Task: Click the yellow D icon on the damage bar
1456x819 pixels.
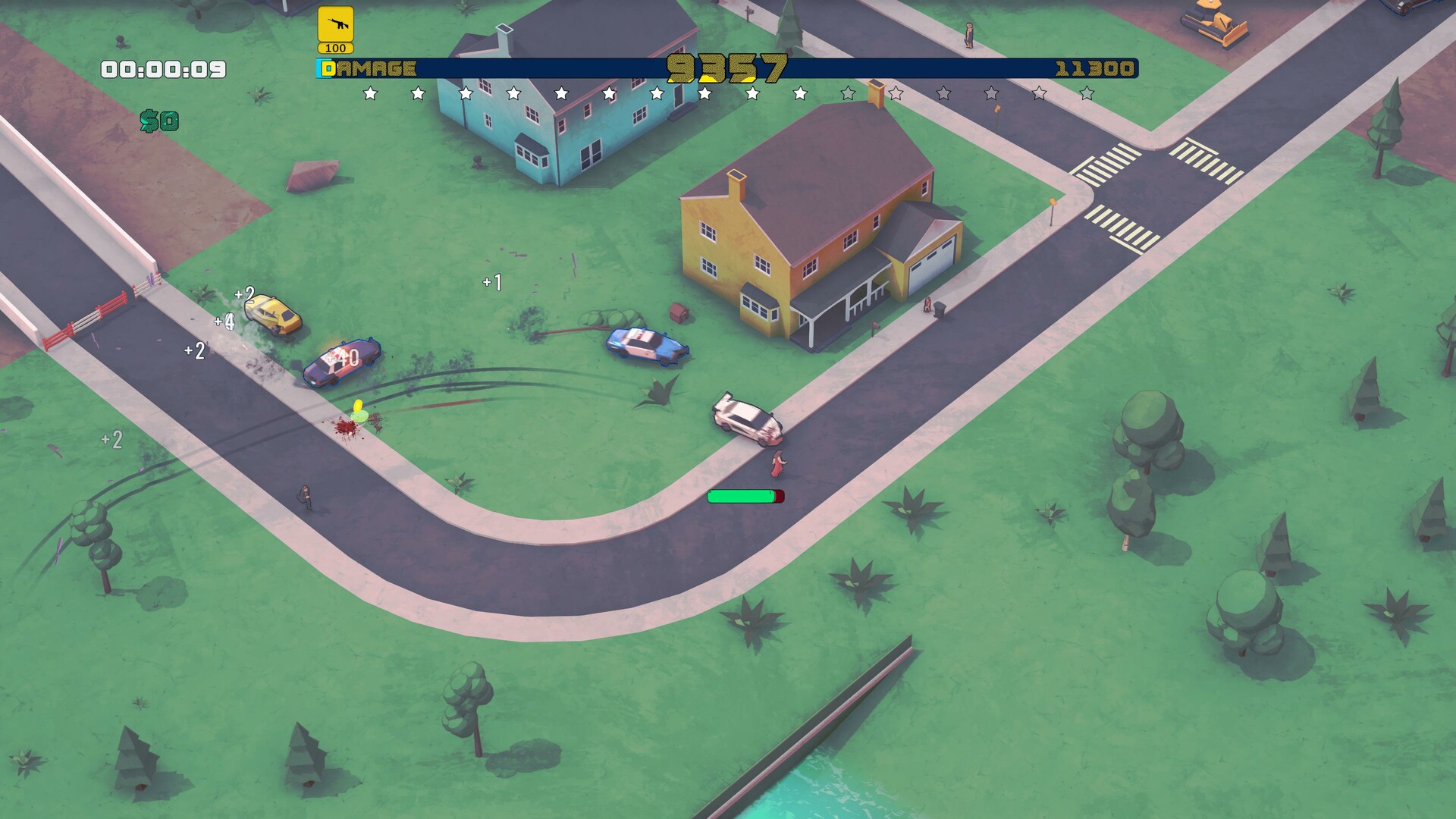Action: tap(328, 70)
